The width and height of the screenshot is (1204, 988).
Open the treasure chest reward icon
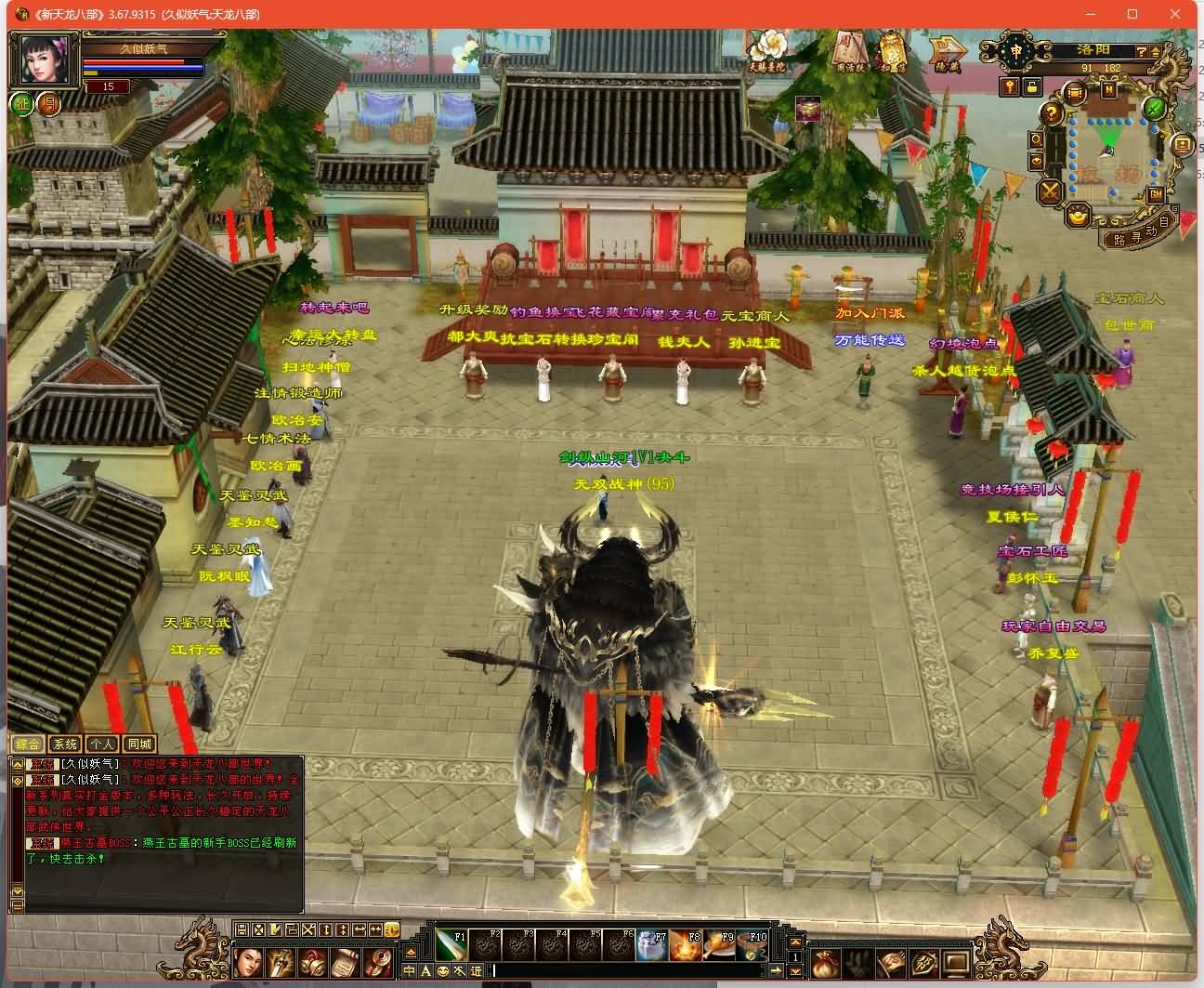pyautogui.click(x=807, y=110)
